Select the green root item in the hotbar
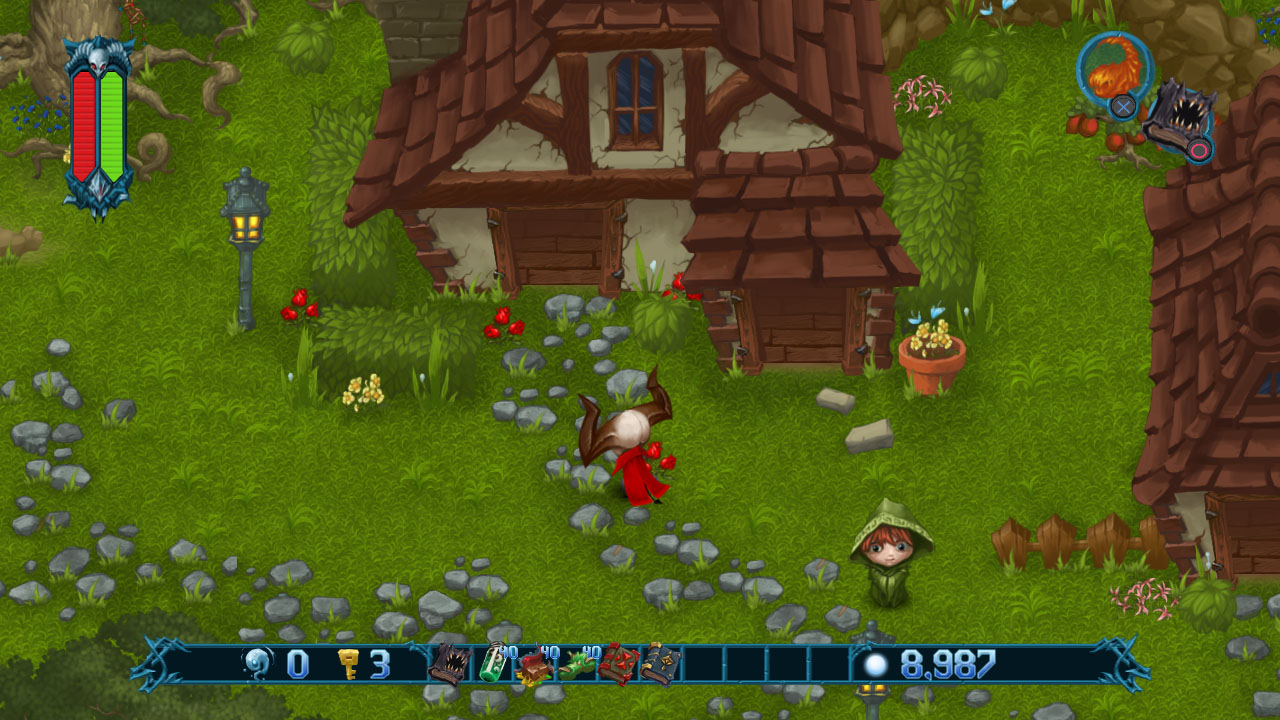This screenshot has width=1280, height=720. [x=576, y=663]
